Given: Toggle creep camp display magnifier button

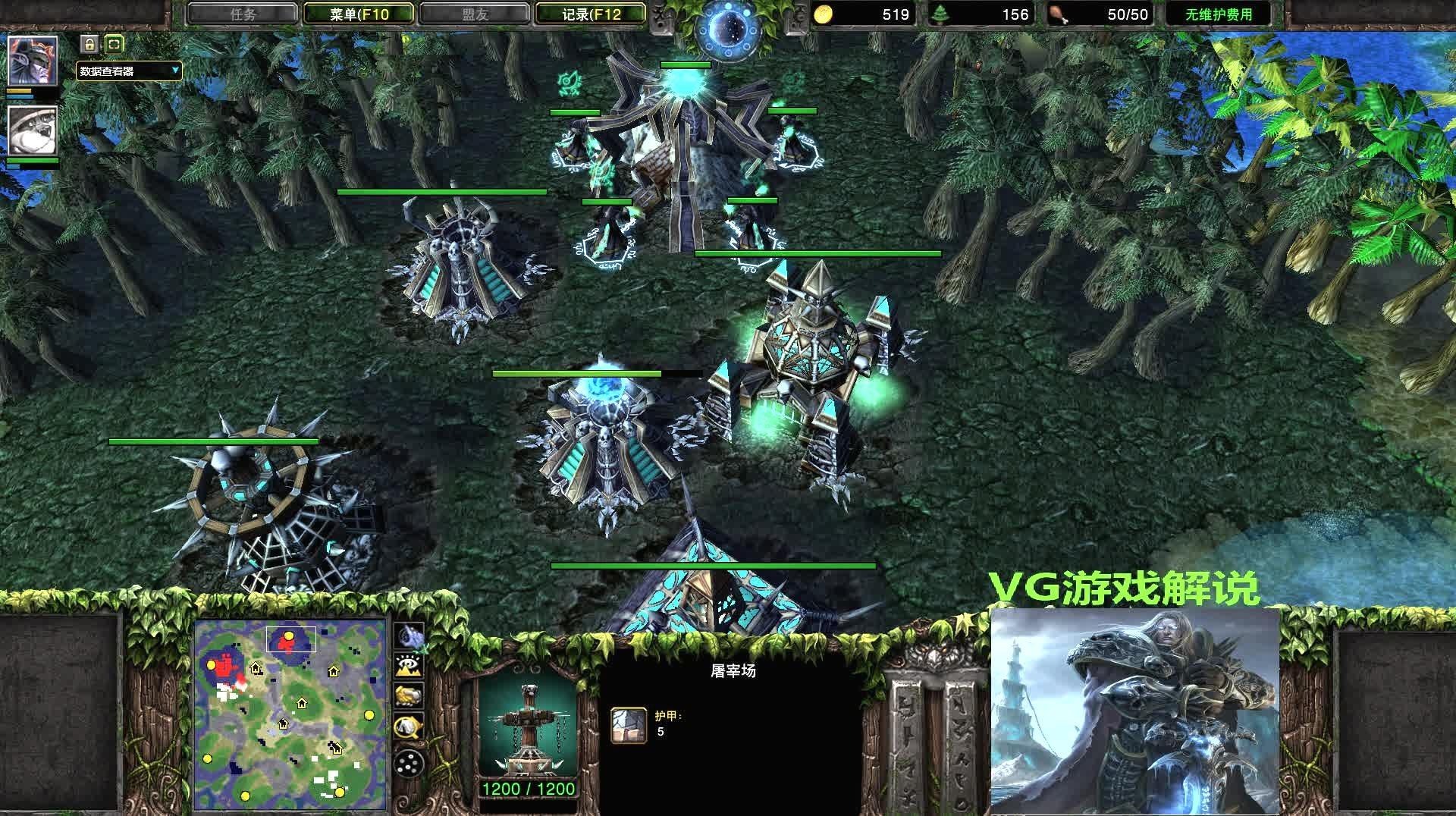Looking at the screenshot, I should pyautogui.click(x=409, y=727).
